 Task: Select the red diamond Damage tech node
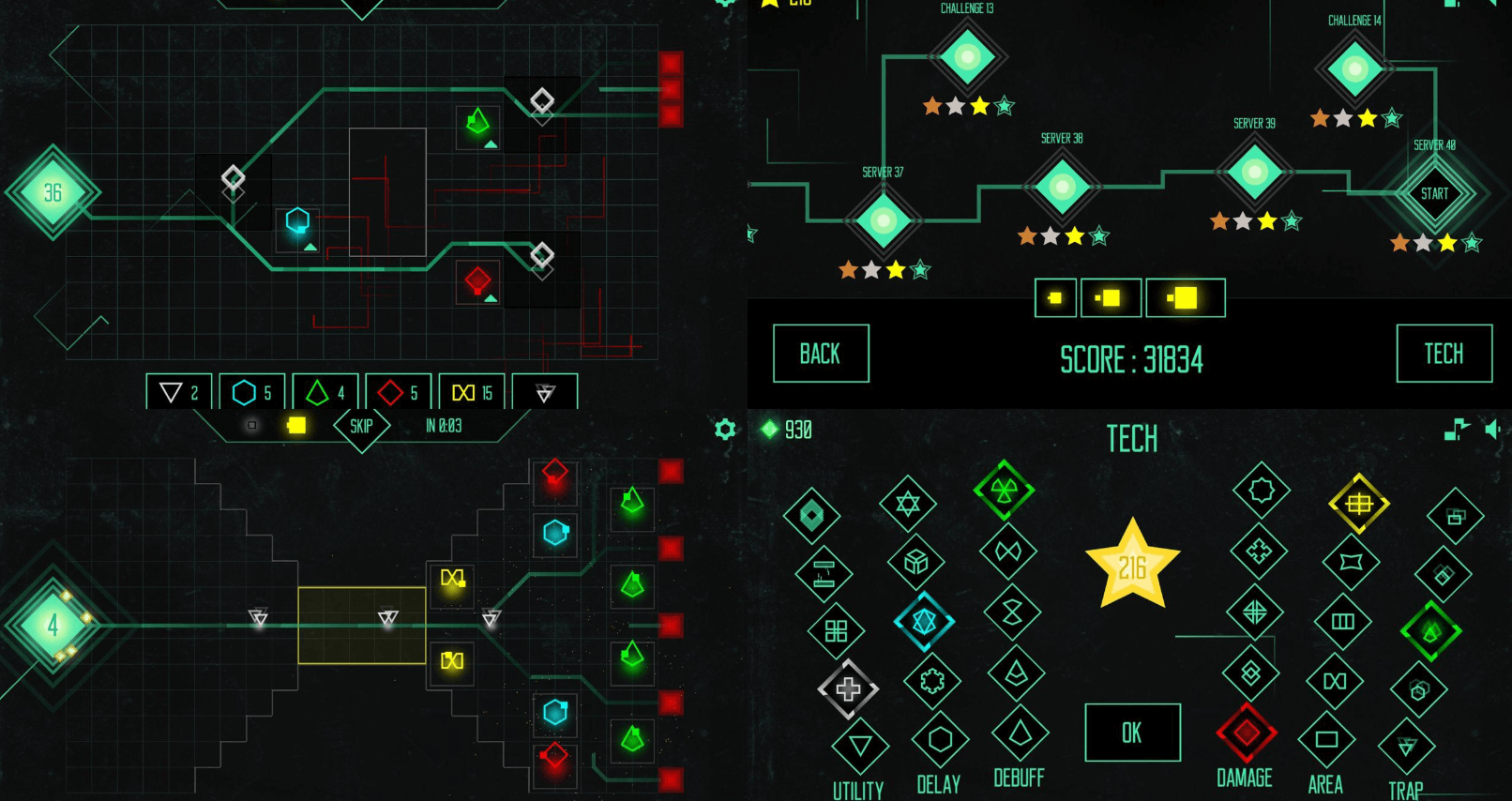[1246, 733]
